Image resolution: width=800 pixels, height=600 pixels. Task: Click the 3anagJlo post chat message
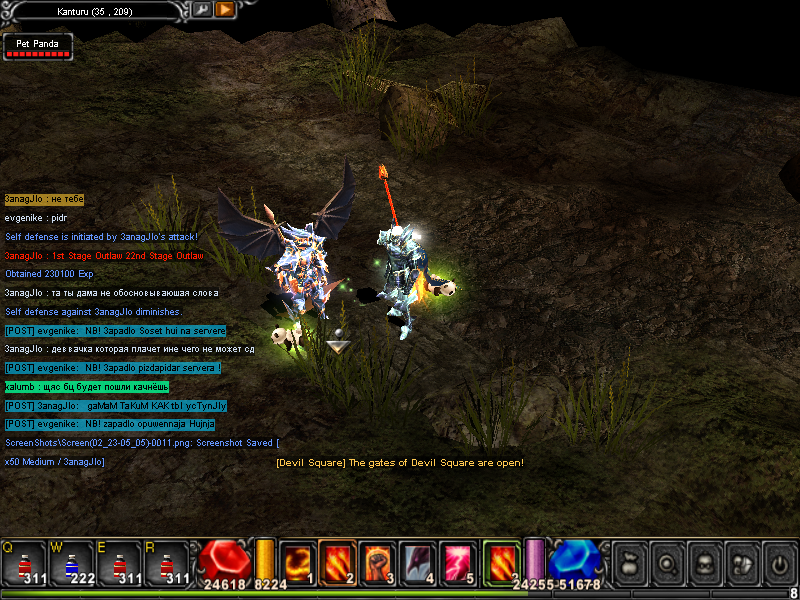[x=116, y=406]
